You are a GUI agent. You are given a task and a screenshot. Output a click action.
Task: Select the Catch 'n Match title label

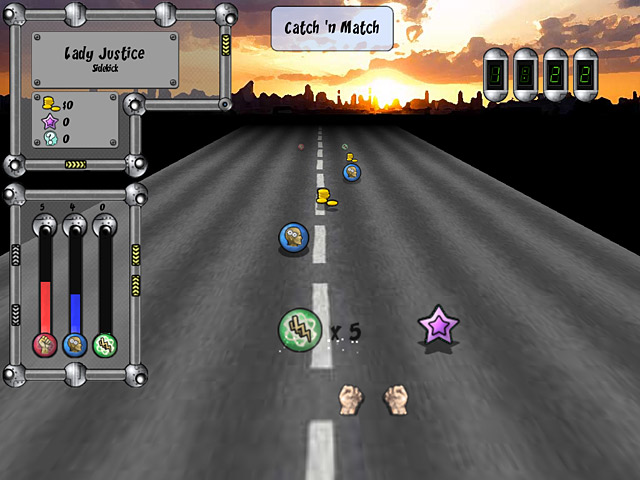pyautogui.click(x=332, y=28)
